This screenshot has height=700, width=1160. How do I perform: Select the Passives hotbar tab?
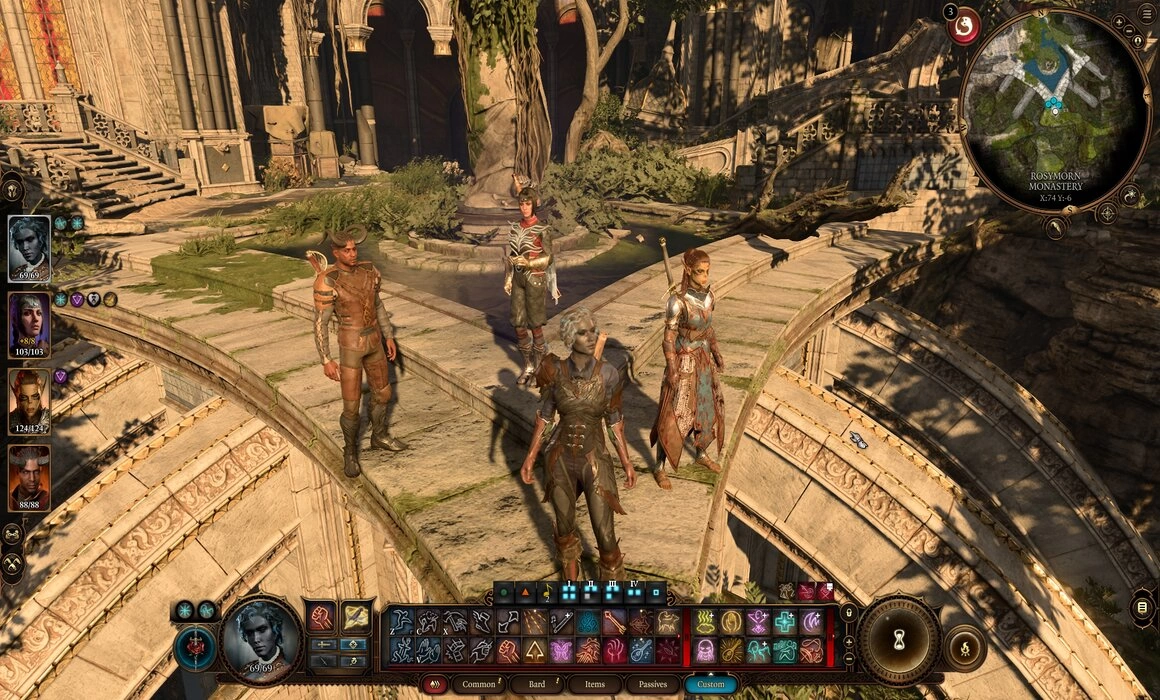[652, 685]
